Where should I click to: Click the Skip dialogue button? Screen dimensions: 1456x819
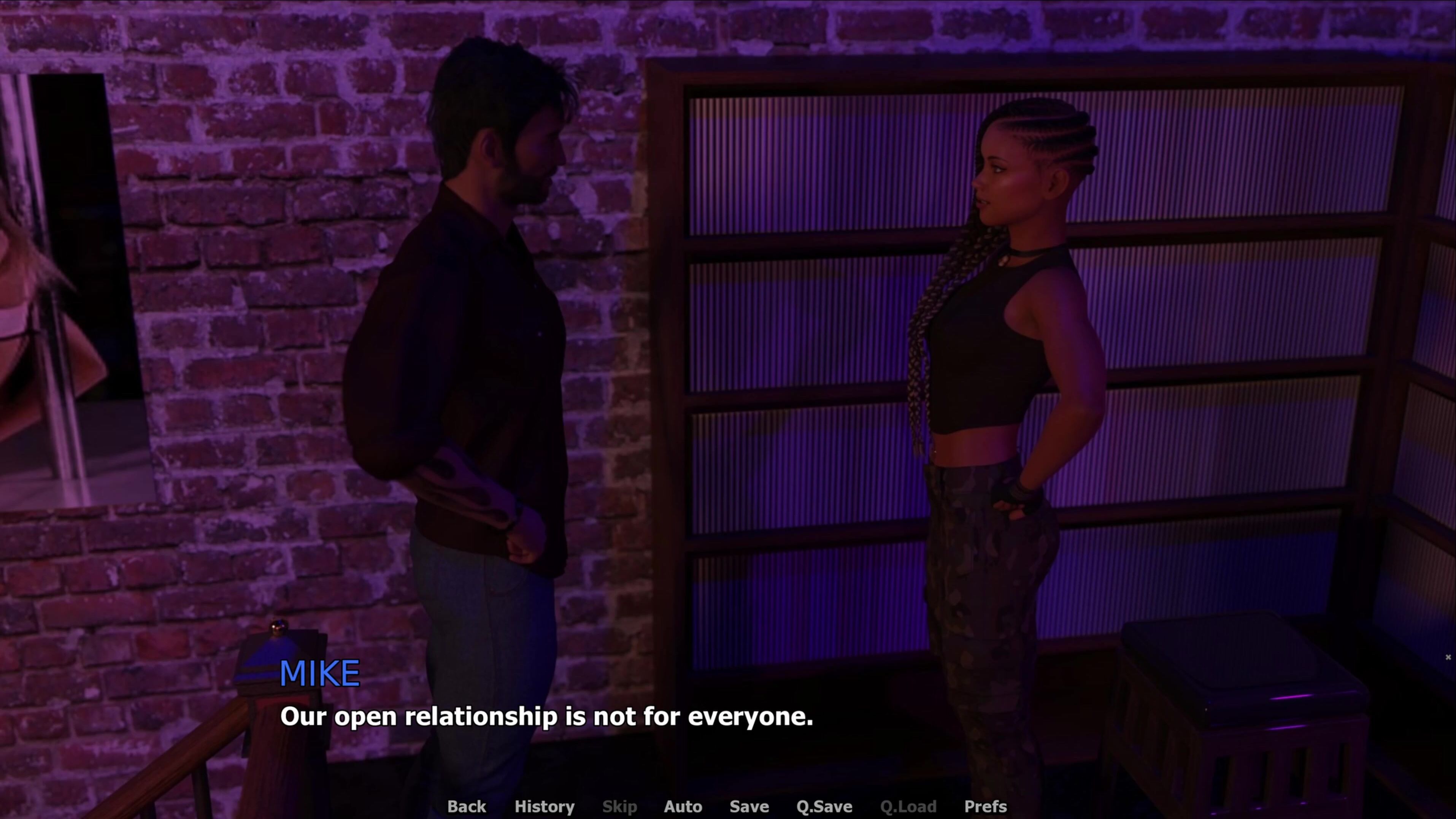[x=619, y=806]
